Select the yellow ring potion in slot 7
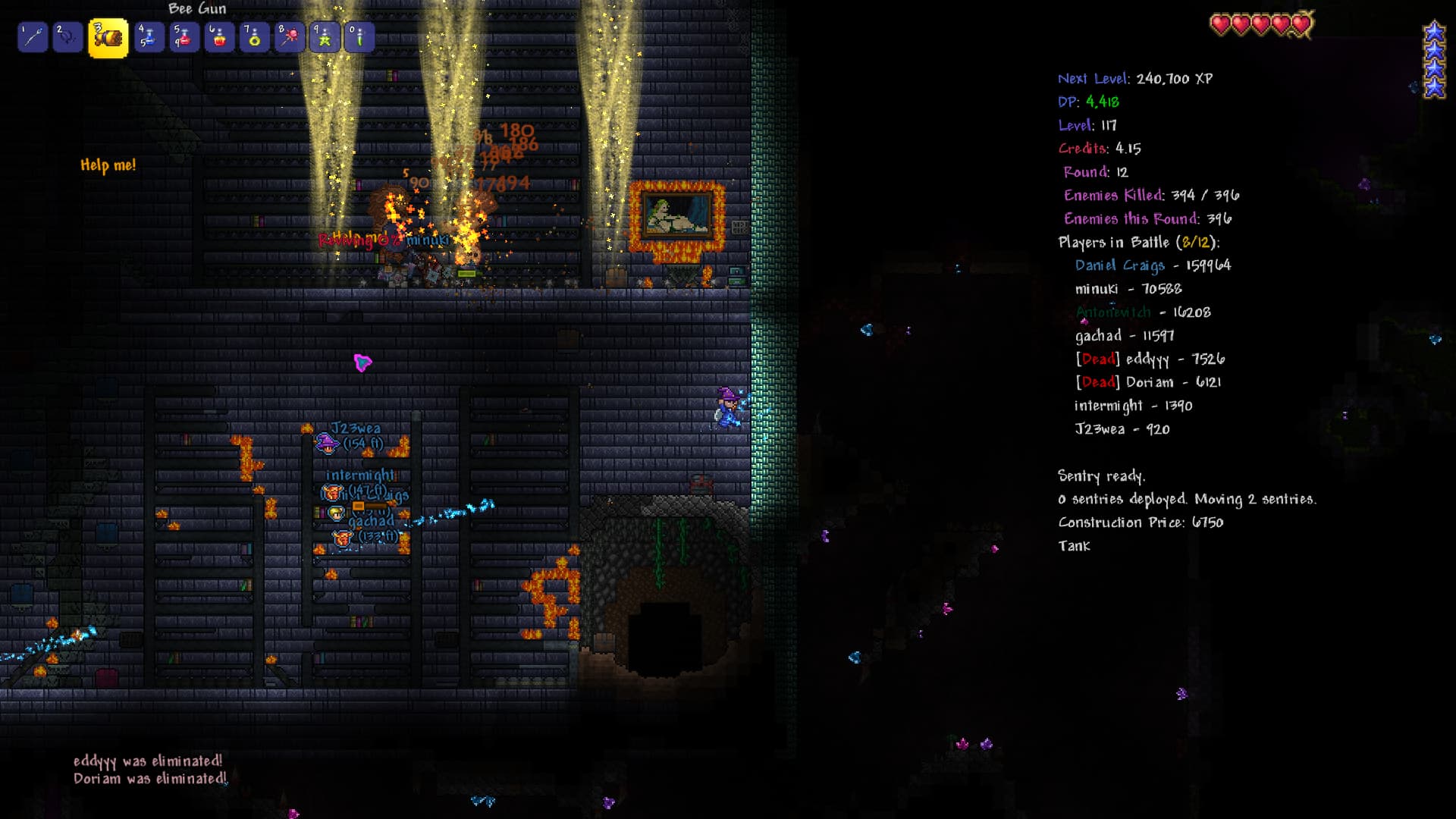 coord(254,37)
